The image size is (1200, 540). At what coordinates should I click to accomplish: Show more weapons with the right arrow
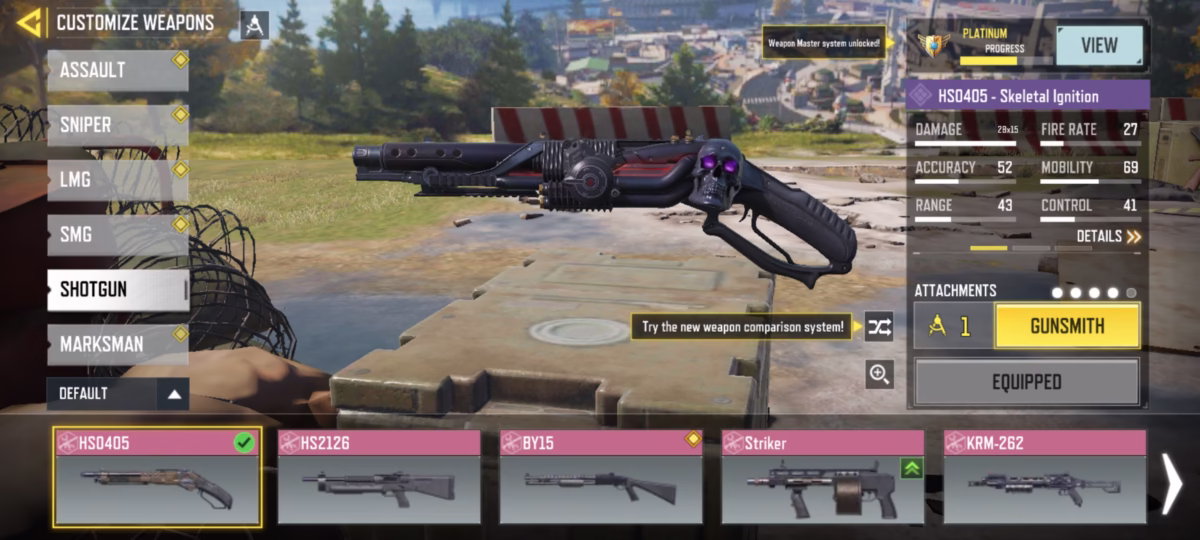pos(1172,483)
